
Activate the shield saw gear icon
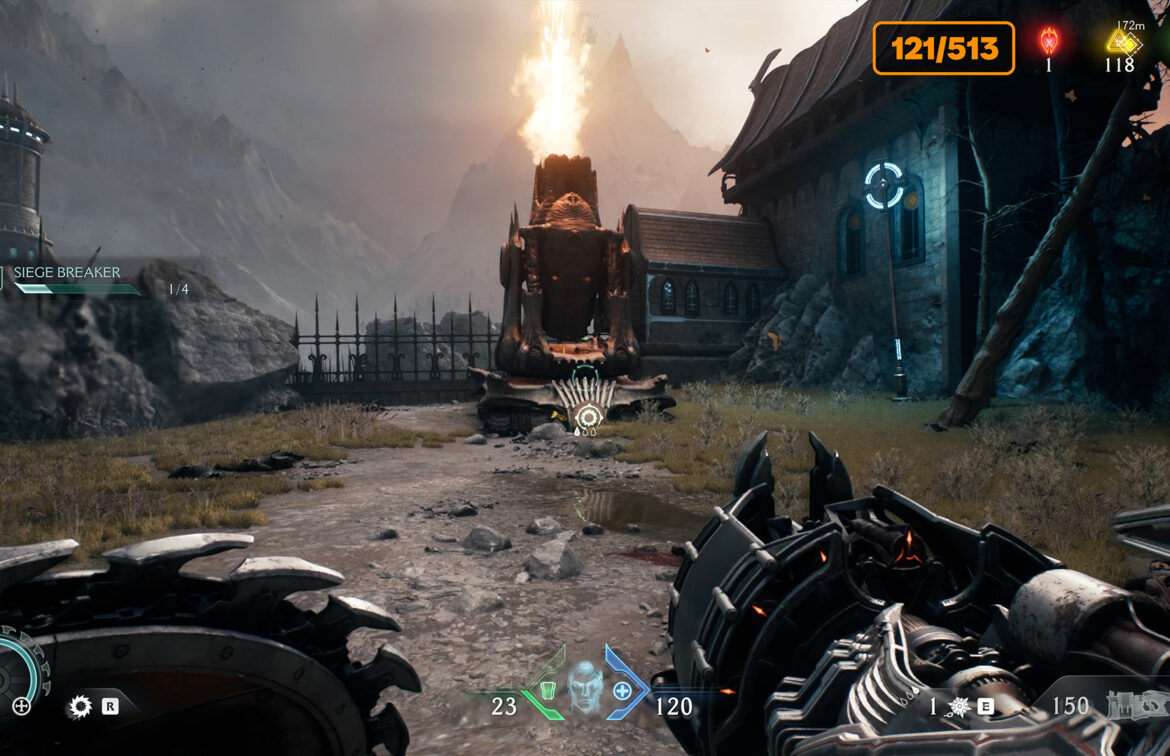[x=79, y=707]
